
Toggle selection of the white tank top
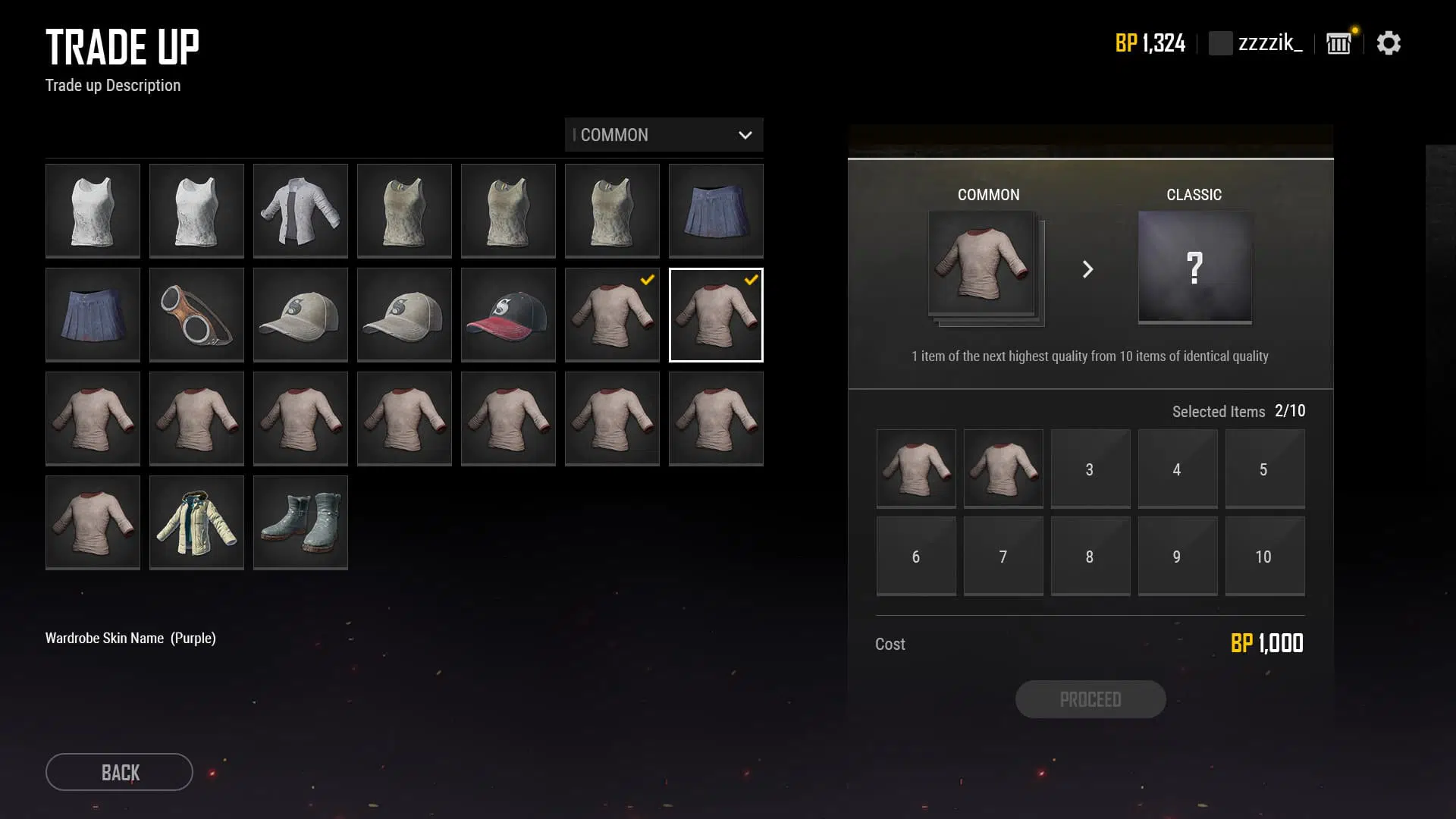pyautogui.click(x=93, y=210)
